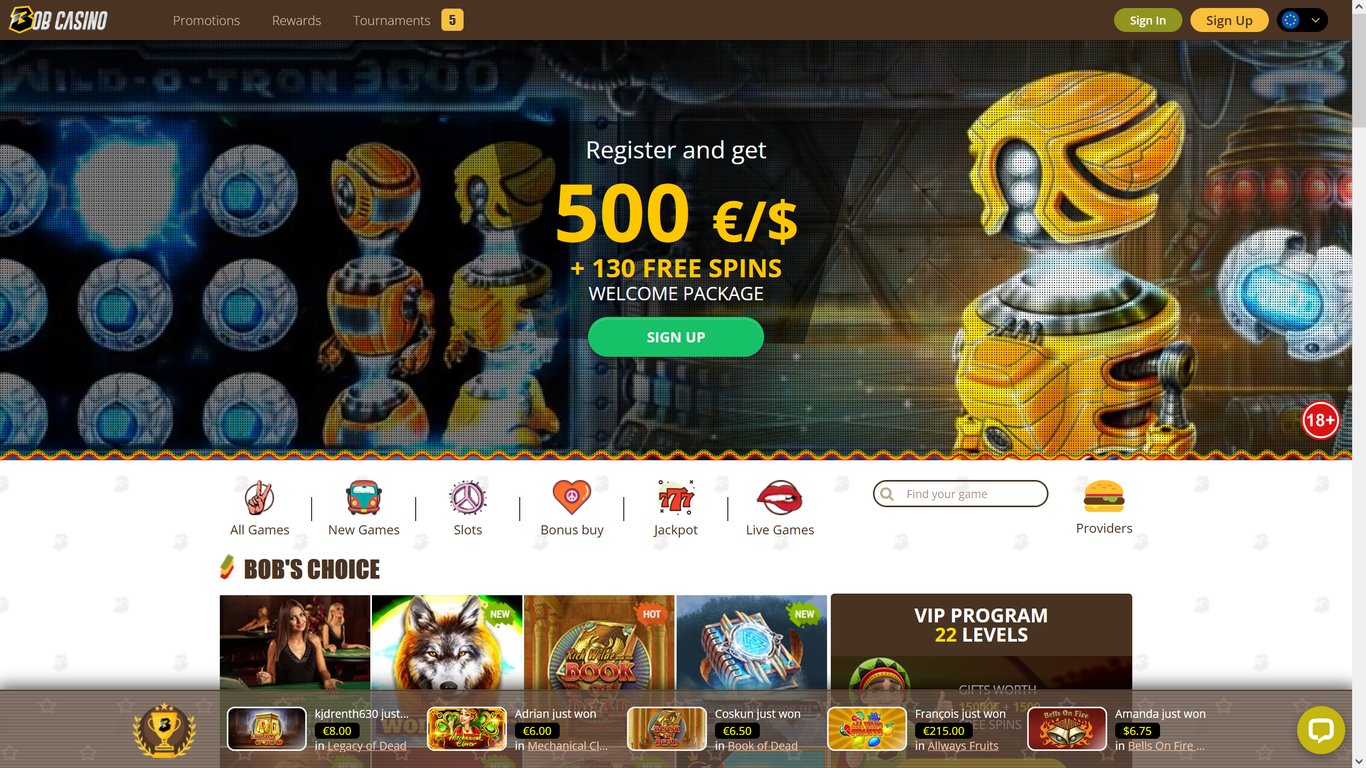
Task: Click Sign In at the top
Action: click(x=1147, y=19)
